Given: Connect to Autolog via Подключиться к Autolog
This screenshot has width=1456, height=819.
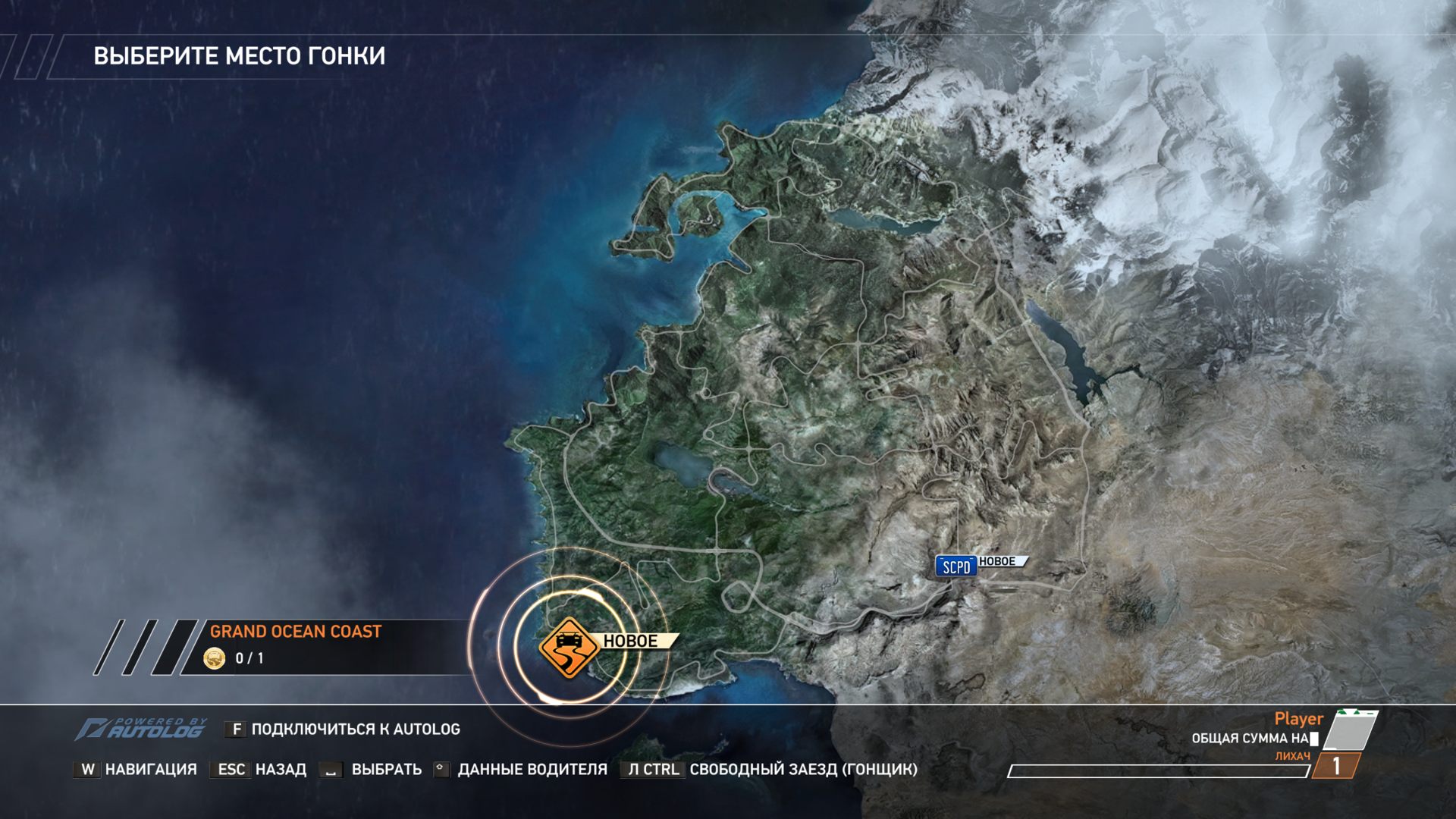Looking at the screenshot, I should pyautogui.click(x=343, y=730).
